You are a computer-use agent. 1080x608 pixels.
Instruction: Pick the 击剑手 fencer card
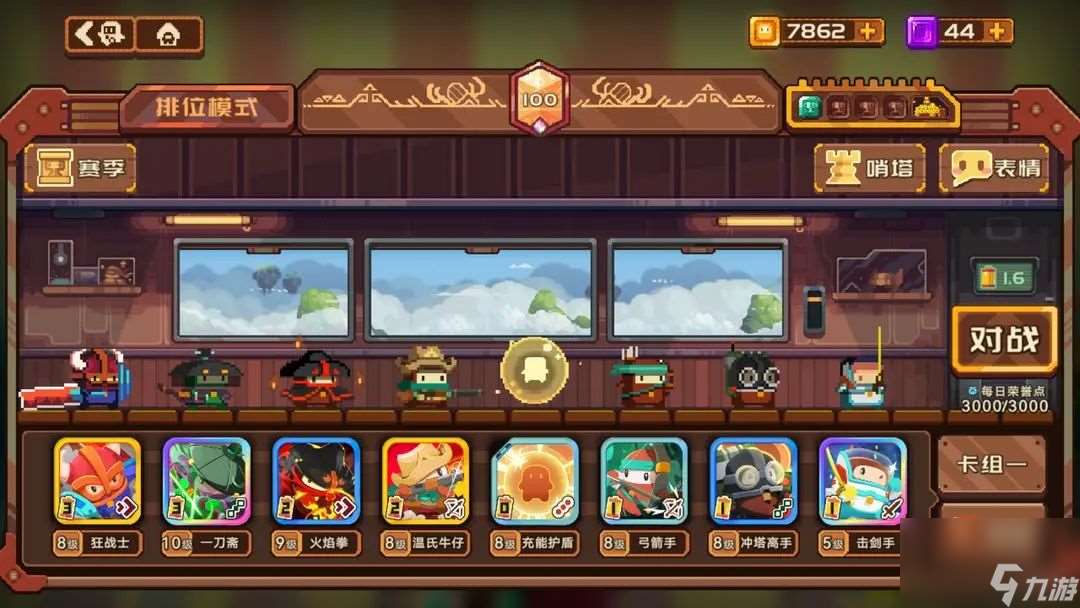click(862, 482)
